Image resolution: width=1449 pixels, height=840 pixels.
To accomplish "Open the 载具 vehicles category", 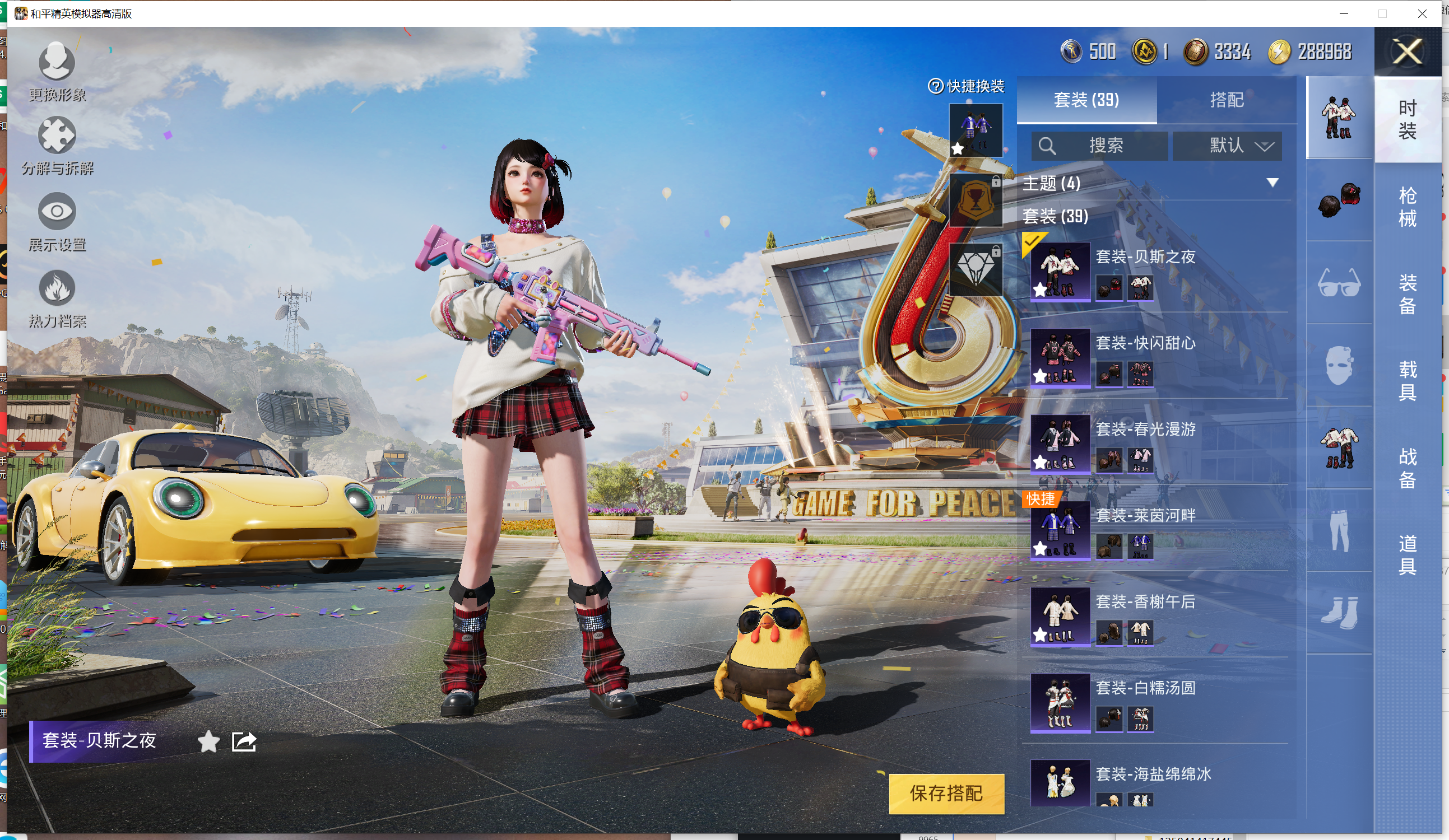I will point(1407,380).
